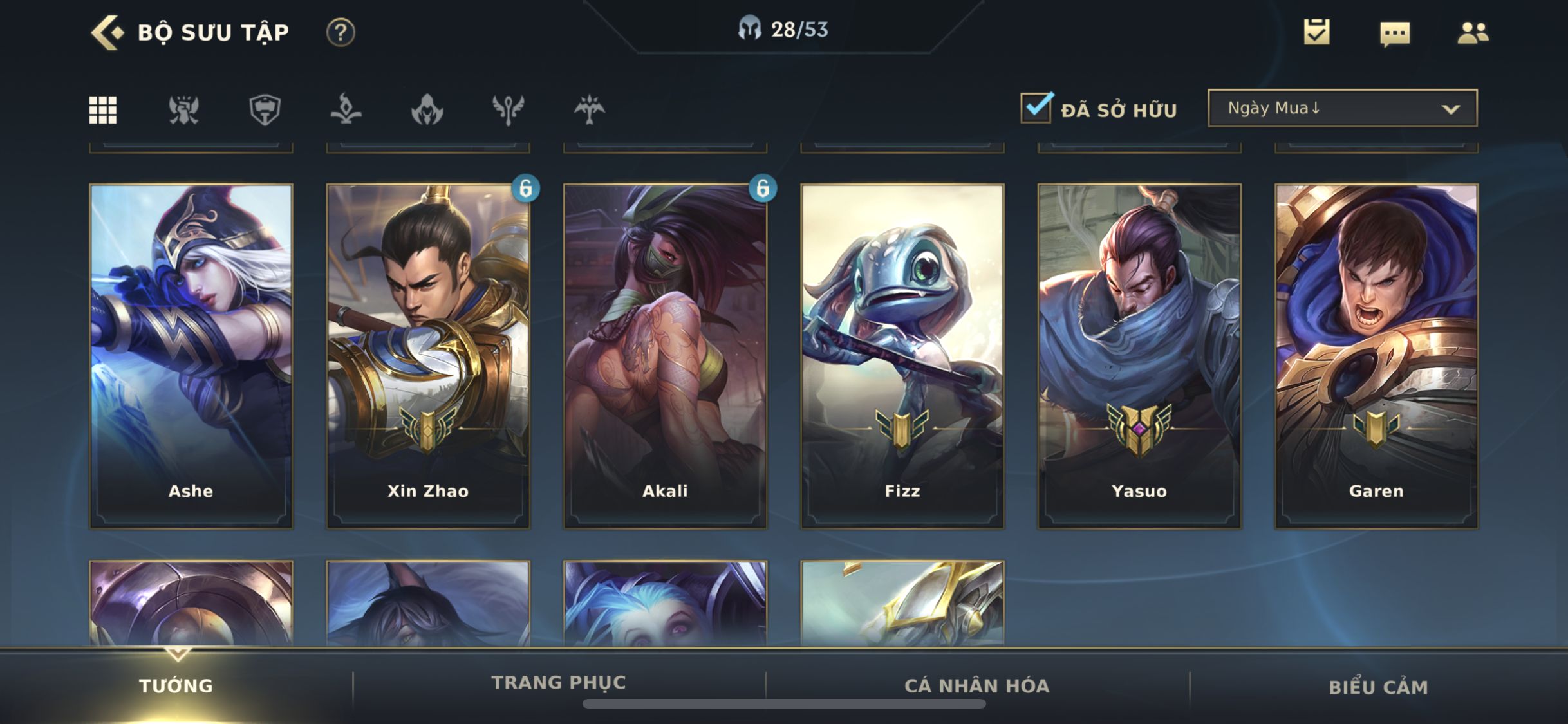Choose the Garen champion card
The image size is (1568, 724).
click(x=1376, y=356)
